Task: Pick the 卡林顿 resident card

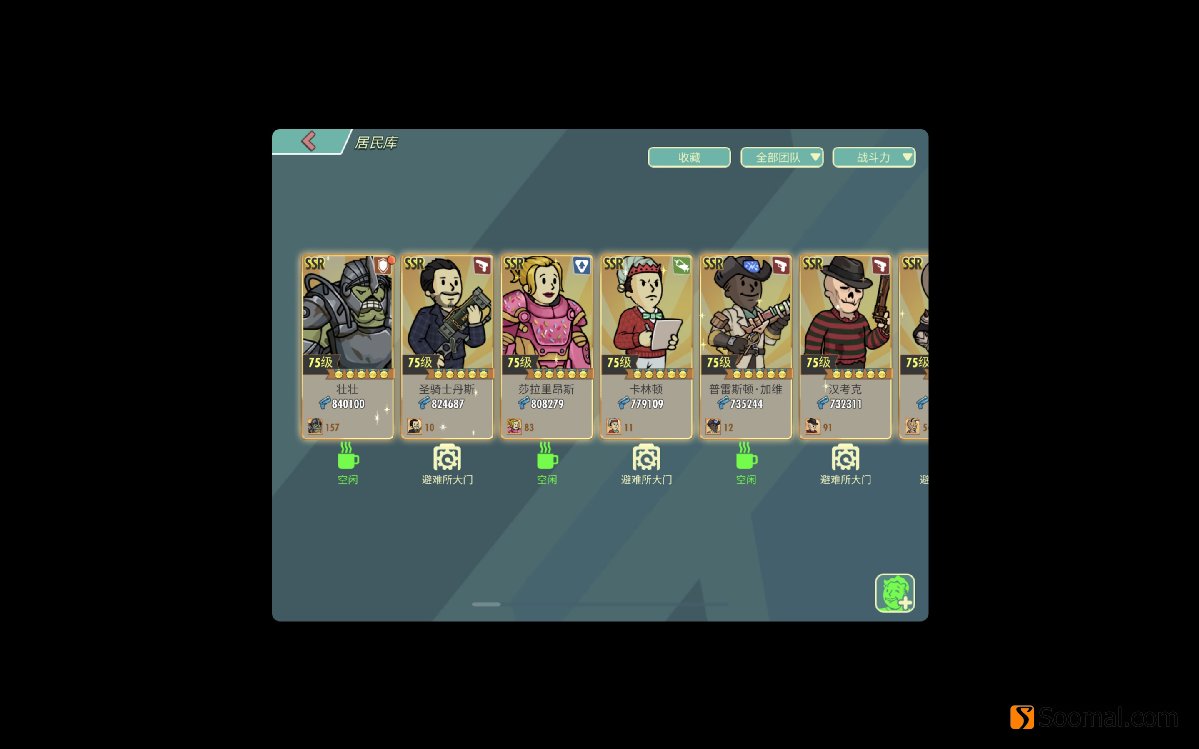Action: click(x=646, y=346)
